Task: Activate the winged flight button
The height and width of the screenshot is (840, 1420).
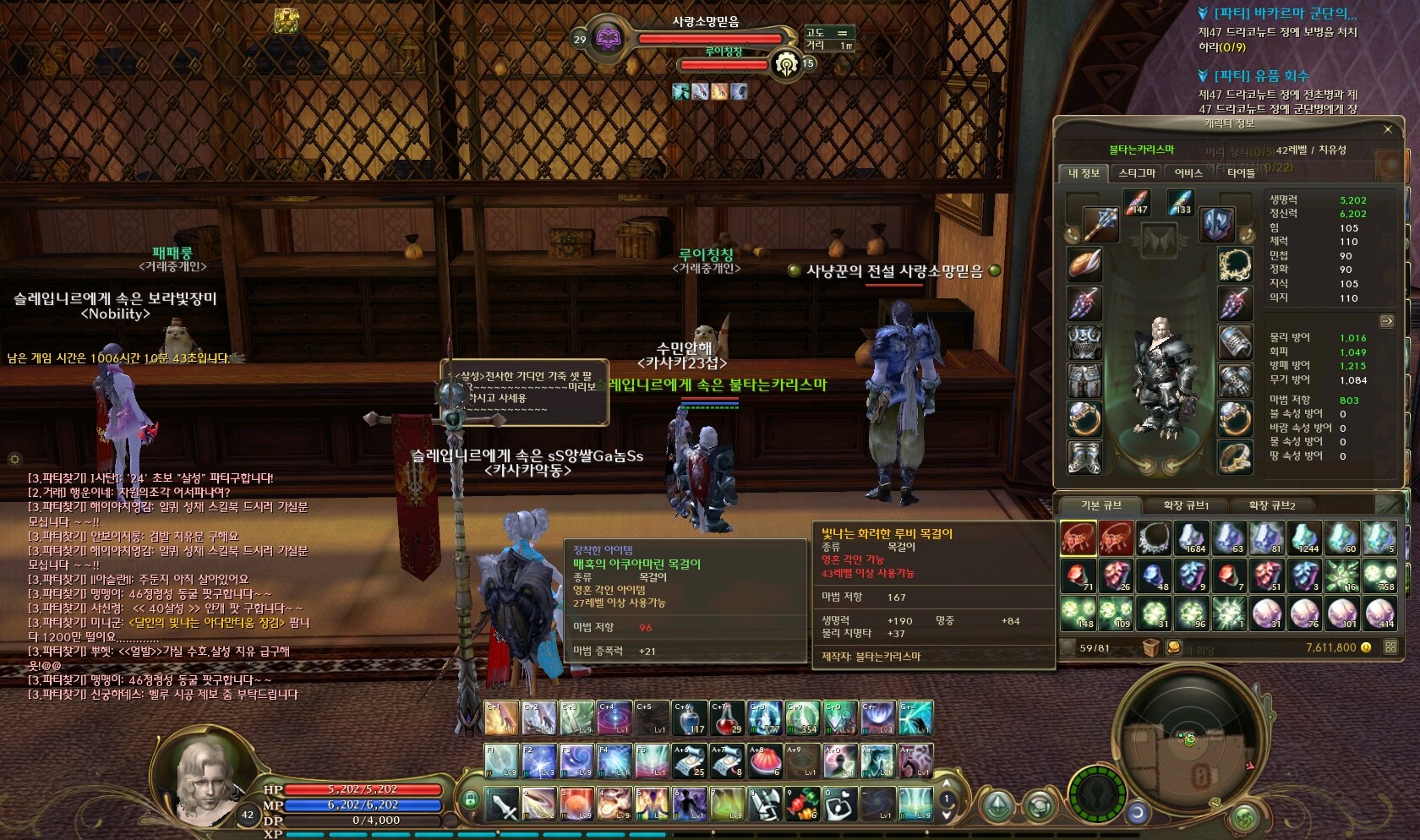Action: pos(1096,794)
